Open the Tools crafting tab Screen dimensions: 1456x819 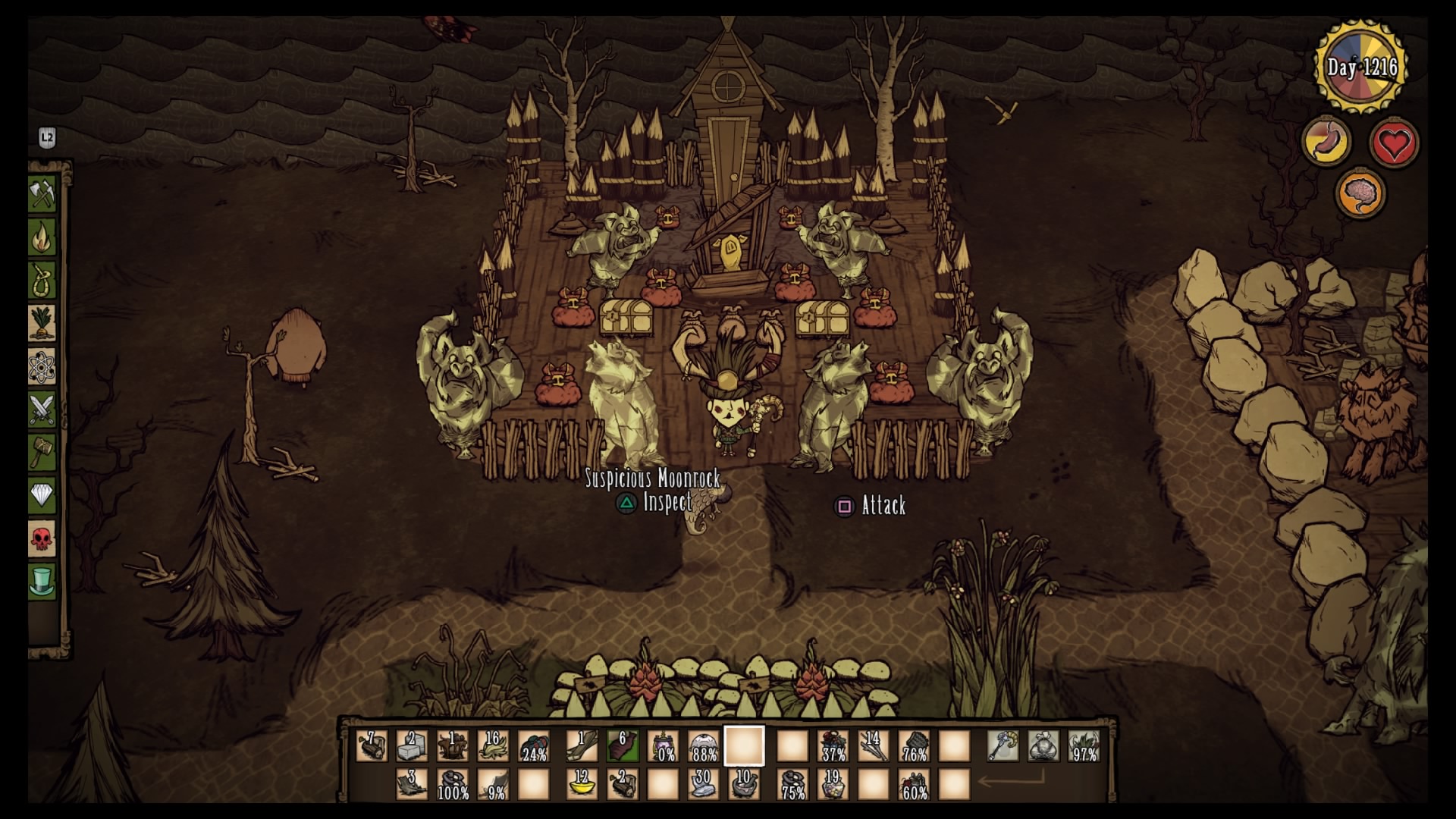(x=42, y=194)
